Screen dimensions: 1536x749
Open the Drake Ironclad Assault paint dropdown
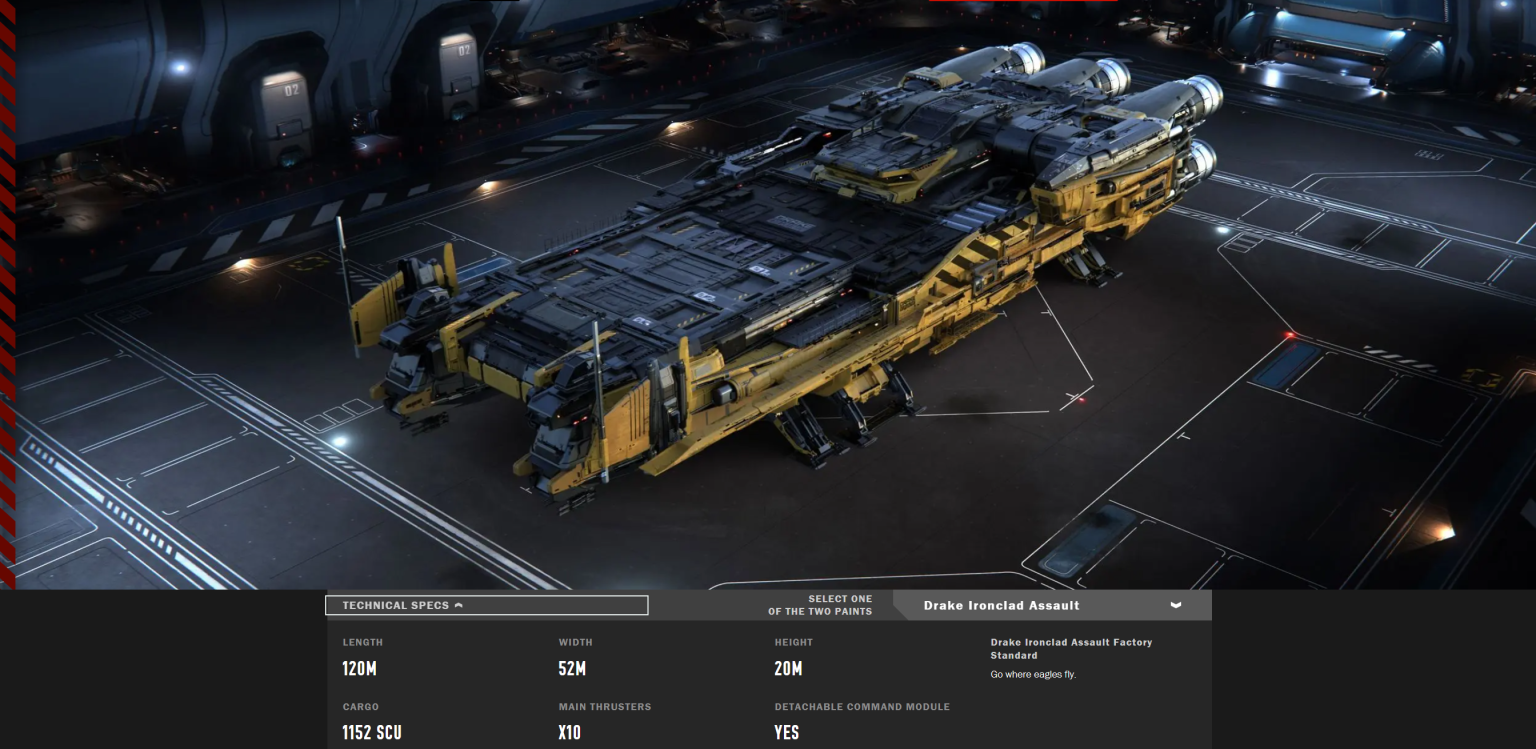[1053, 605]
